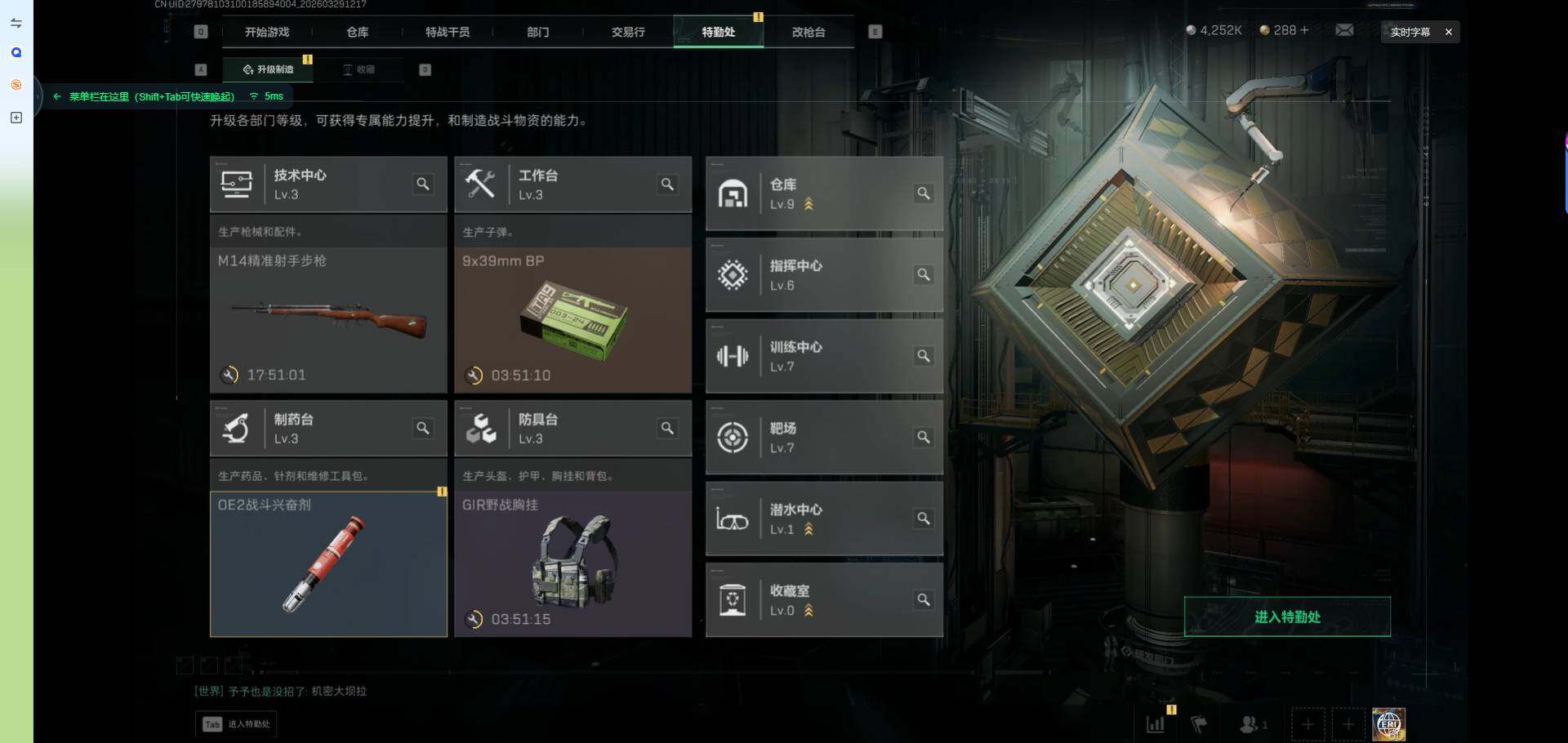Close the 实时字幕 overlay

pyautogui.click(x=1449, y=32)
